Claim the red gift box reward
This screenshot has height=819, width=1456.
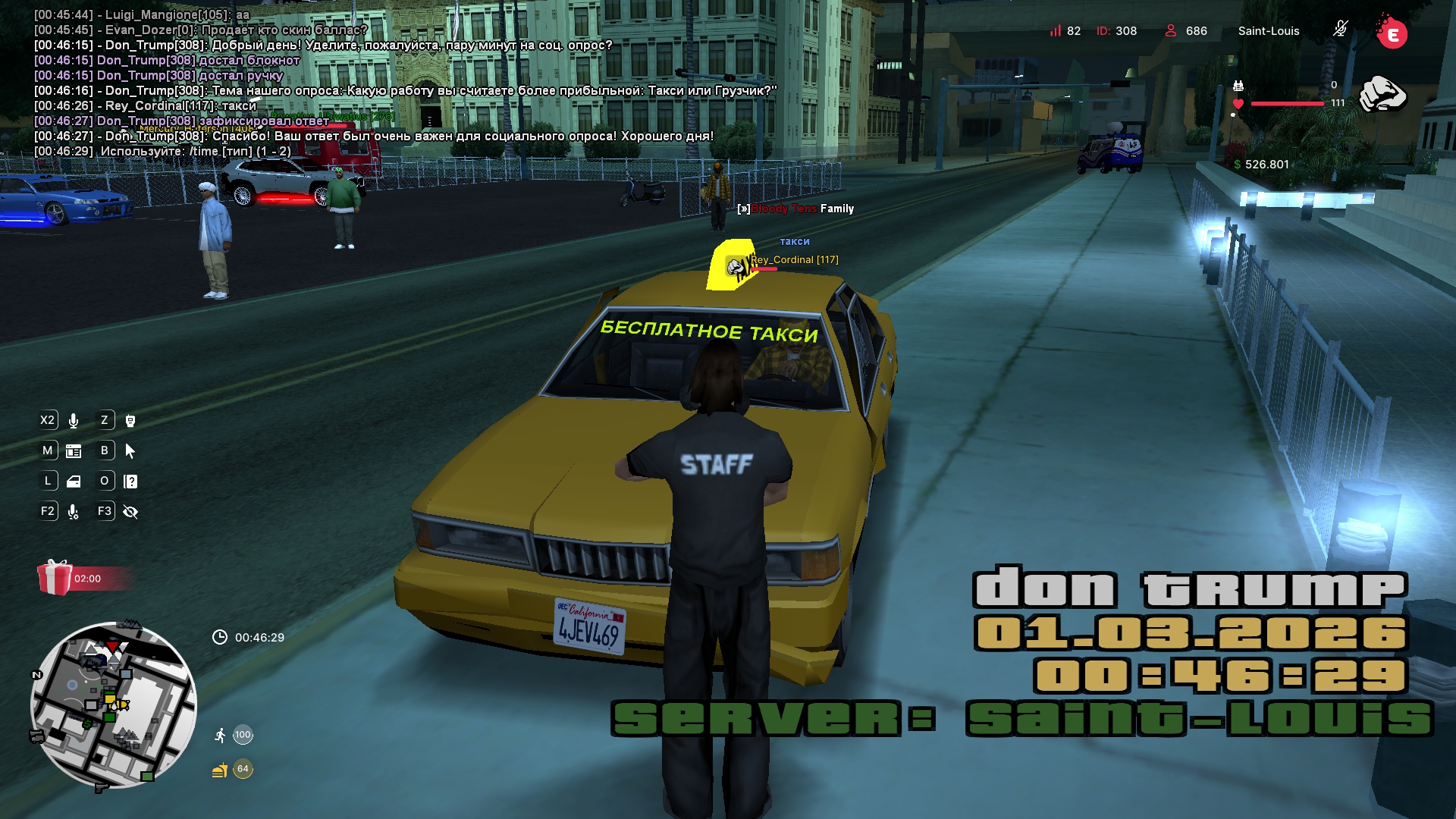(55, 578)
